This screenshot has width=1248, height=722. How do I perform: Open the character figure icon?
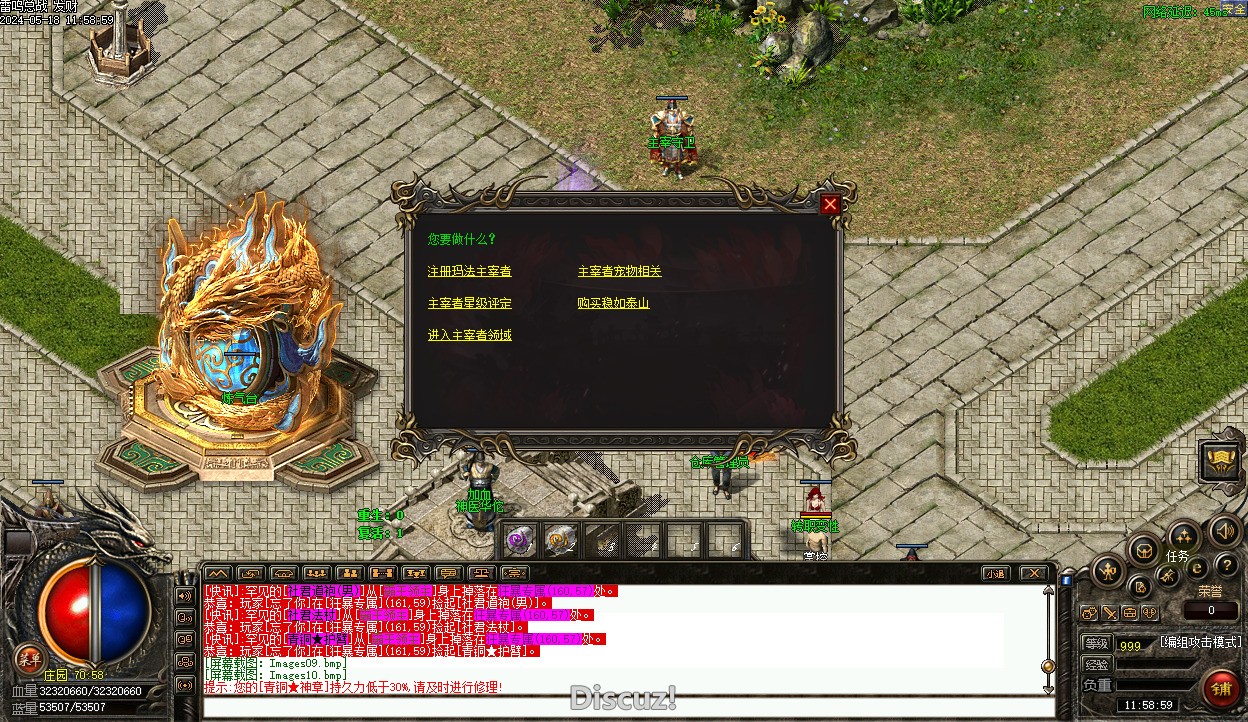point(1108,572)
